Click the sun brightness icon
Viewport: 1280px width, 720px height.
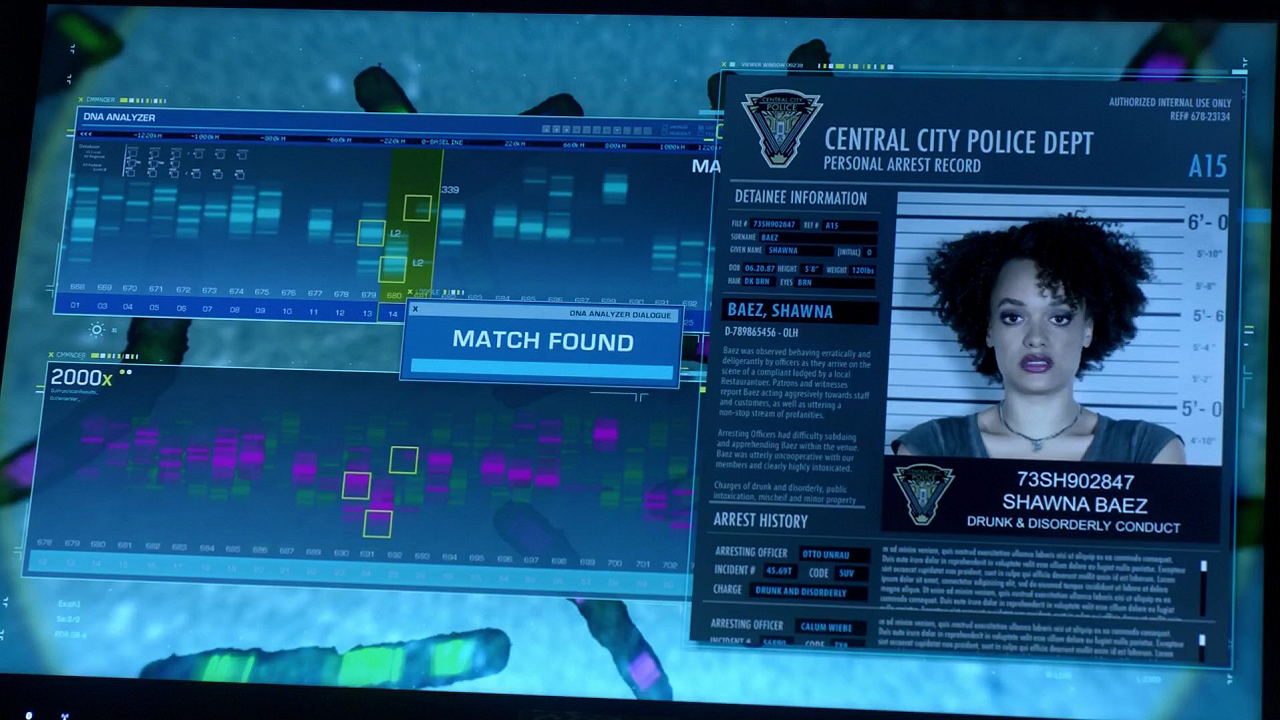97,330
